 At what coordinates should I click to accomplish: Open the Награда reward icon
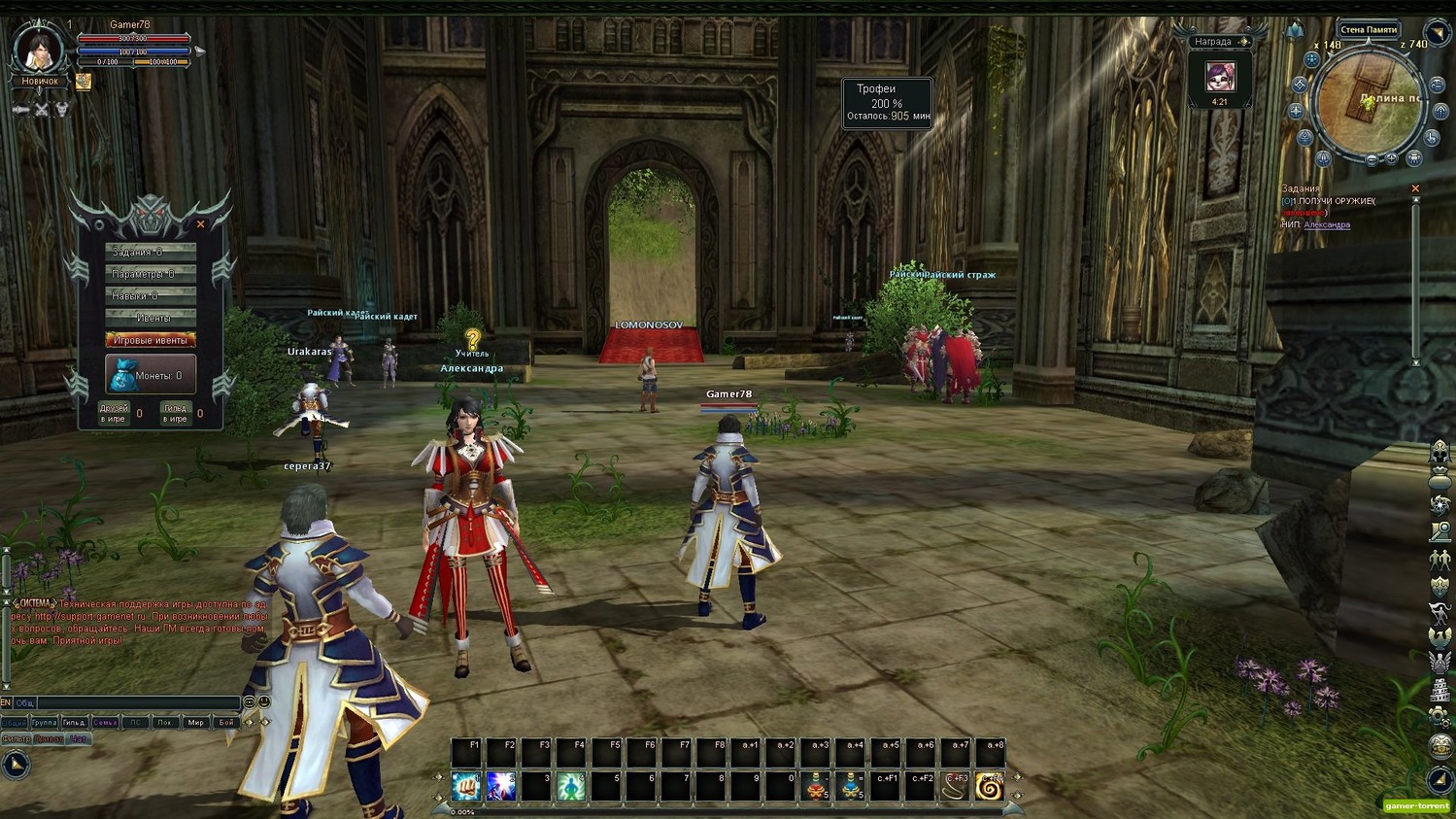(x=1220, y=78)
